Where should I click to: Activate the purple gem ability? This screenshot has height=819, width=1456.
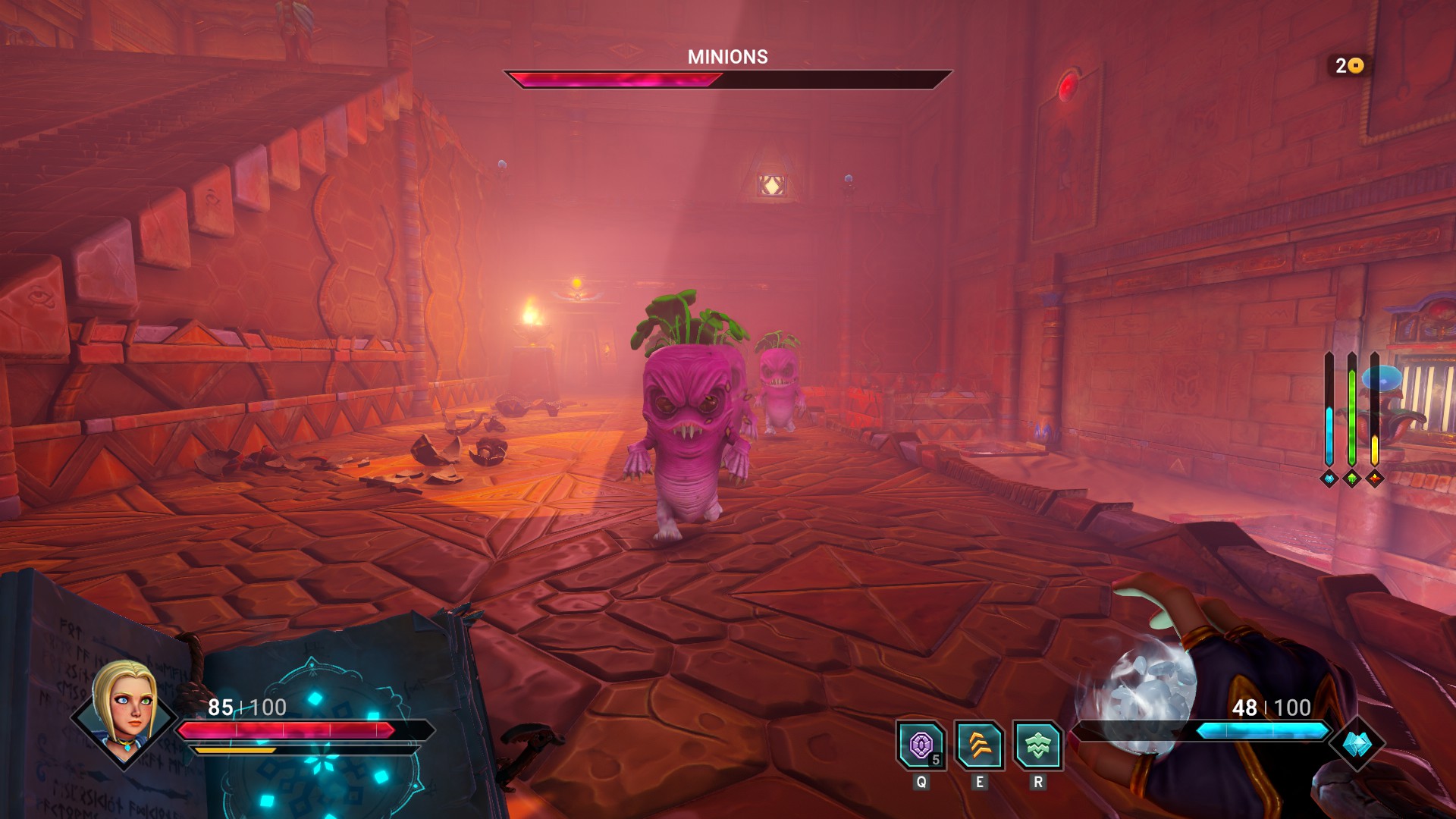[x=921, y=745]
